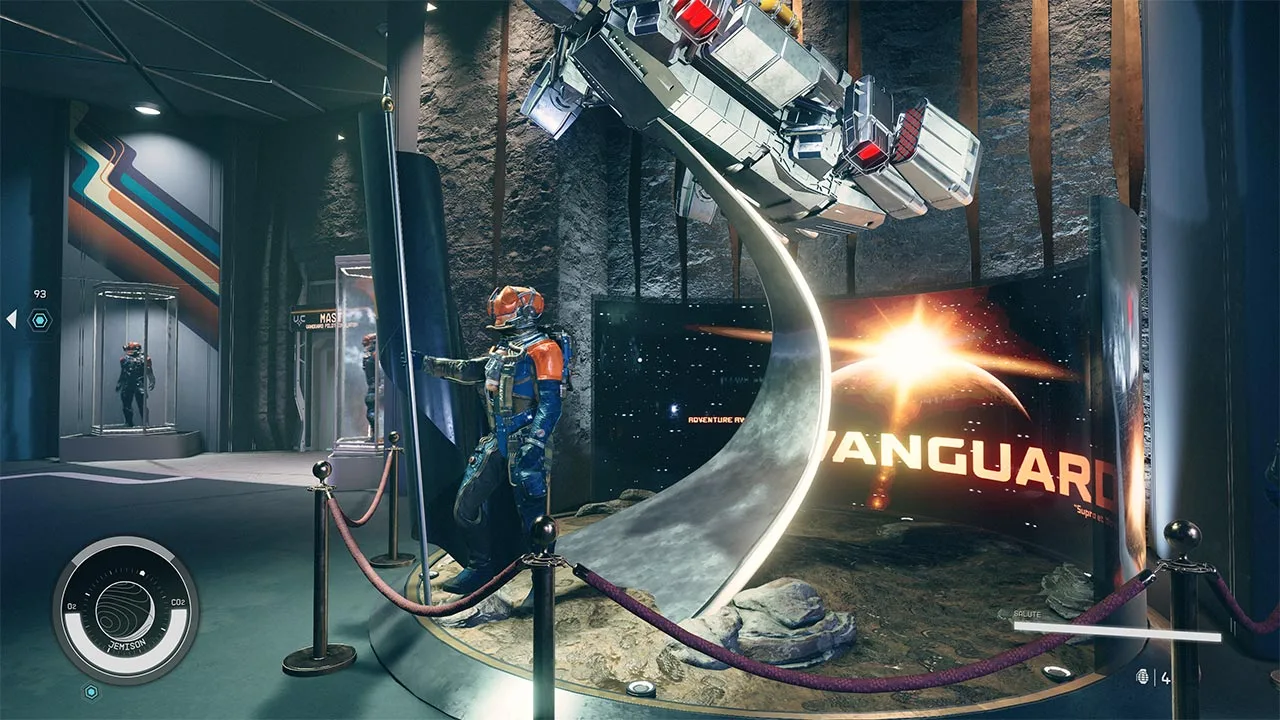This screenshot has height=720, width=1280.
Task: Click the Jemison planet scanner compass
Action: pyautogui.click(x=126, y=609)
